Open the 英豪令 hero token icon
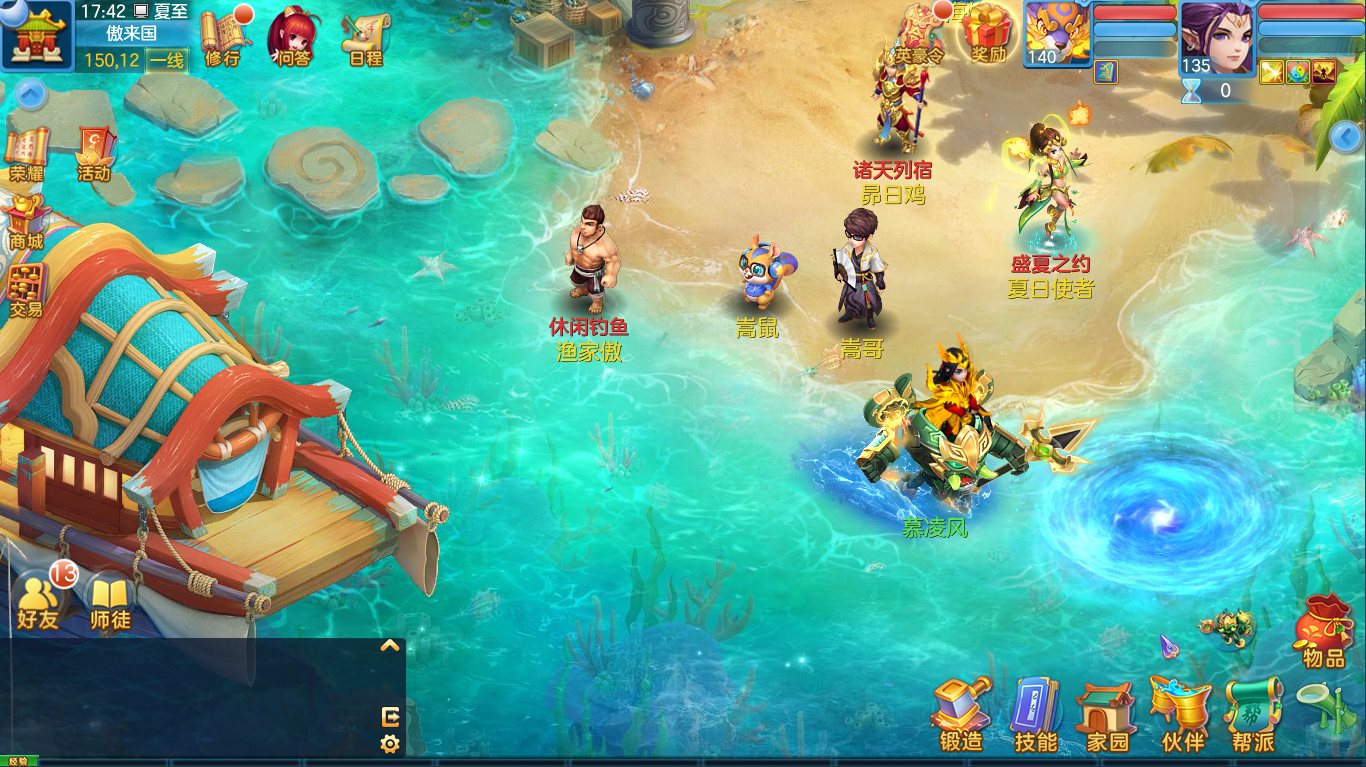Viewport: 1366px width, 767px height. [x=919, y=36]
